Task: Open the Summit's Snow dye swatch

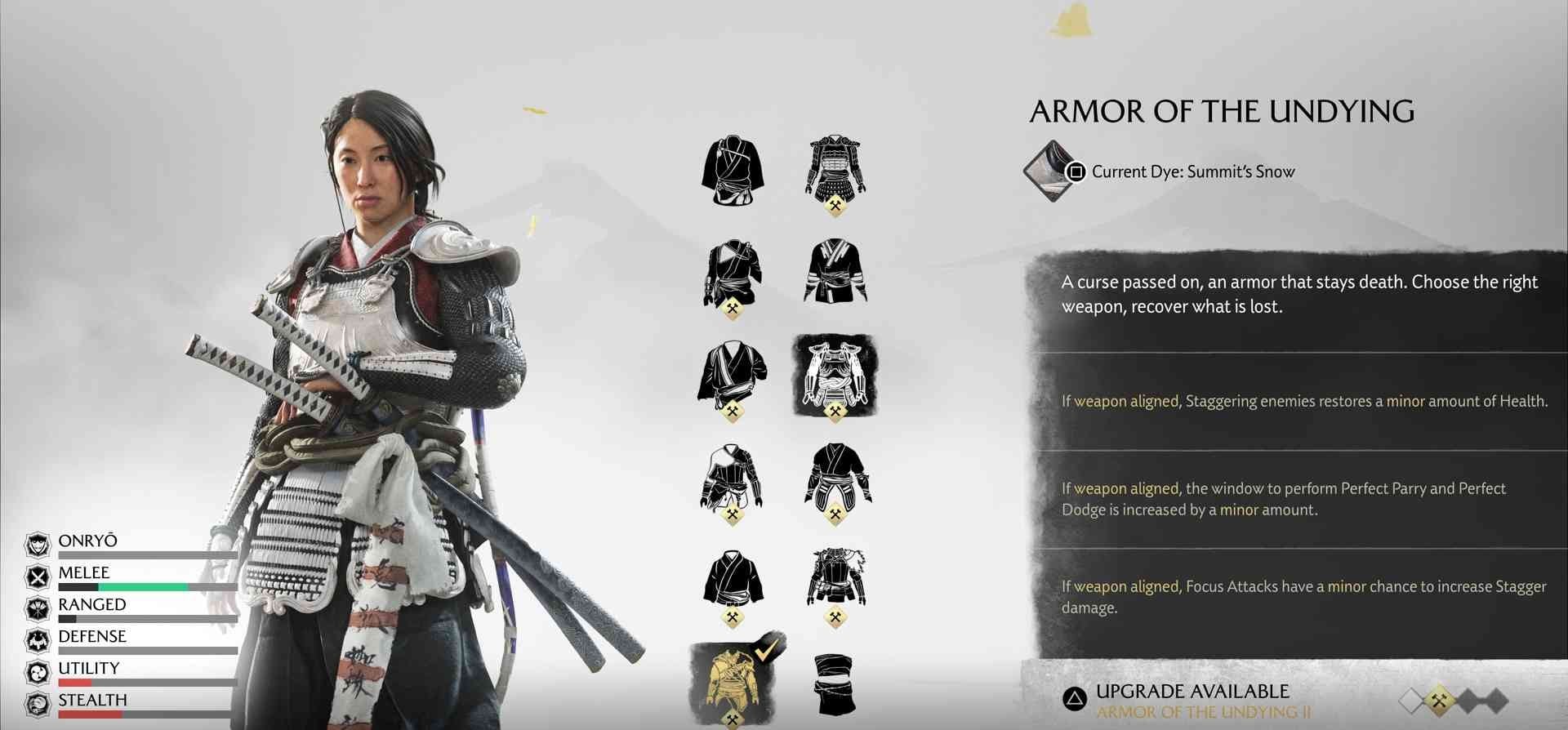Action: (1050, 171)
